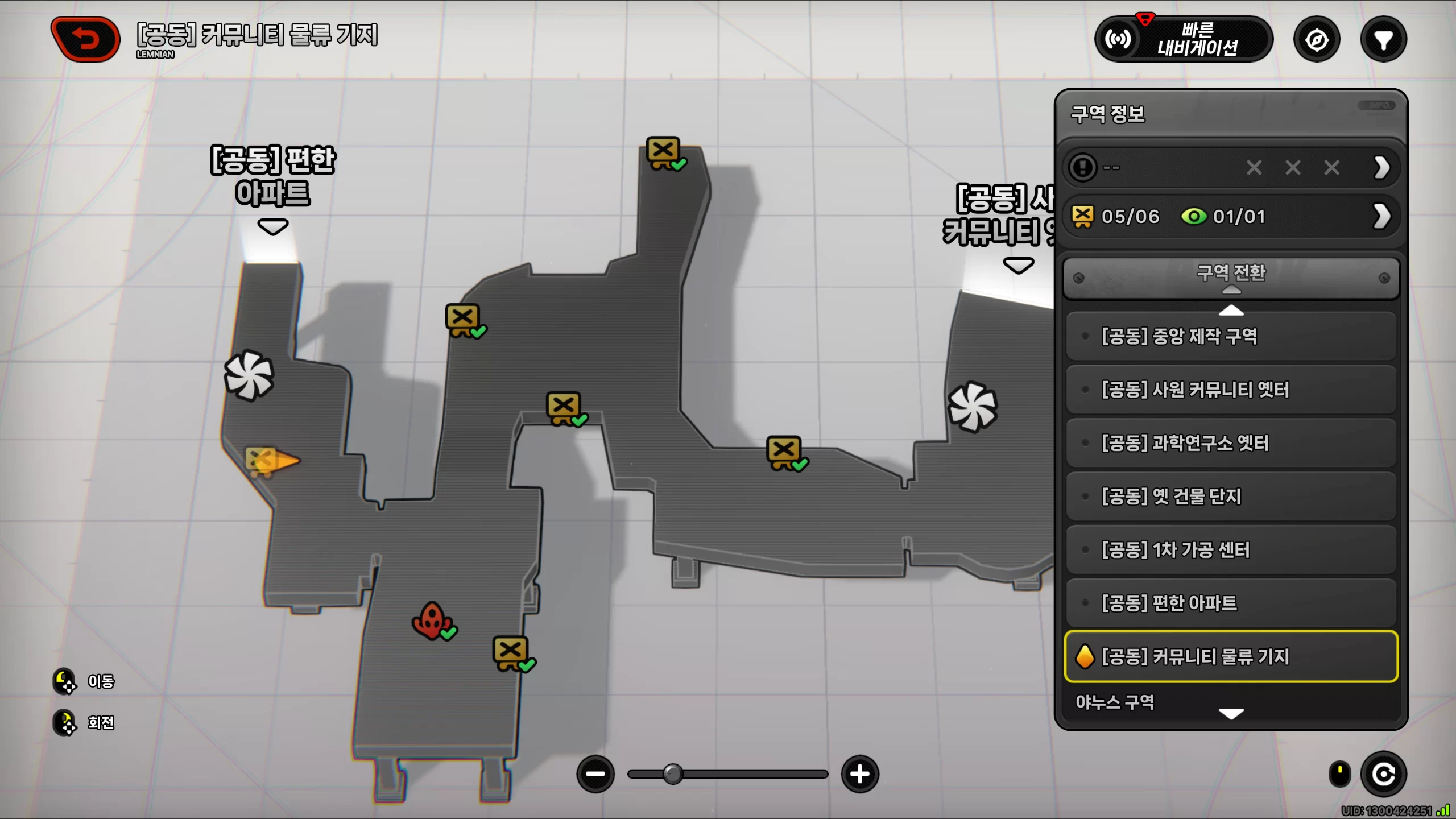Select highlighted [공동] 커뮤니티 물류 기지 entry
Screen dimensions: 1456x819
pos(1231,656)
